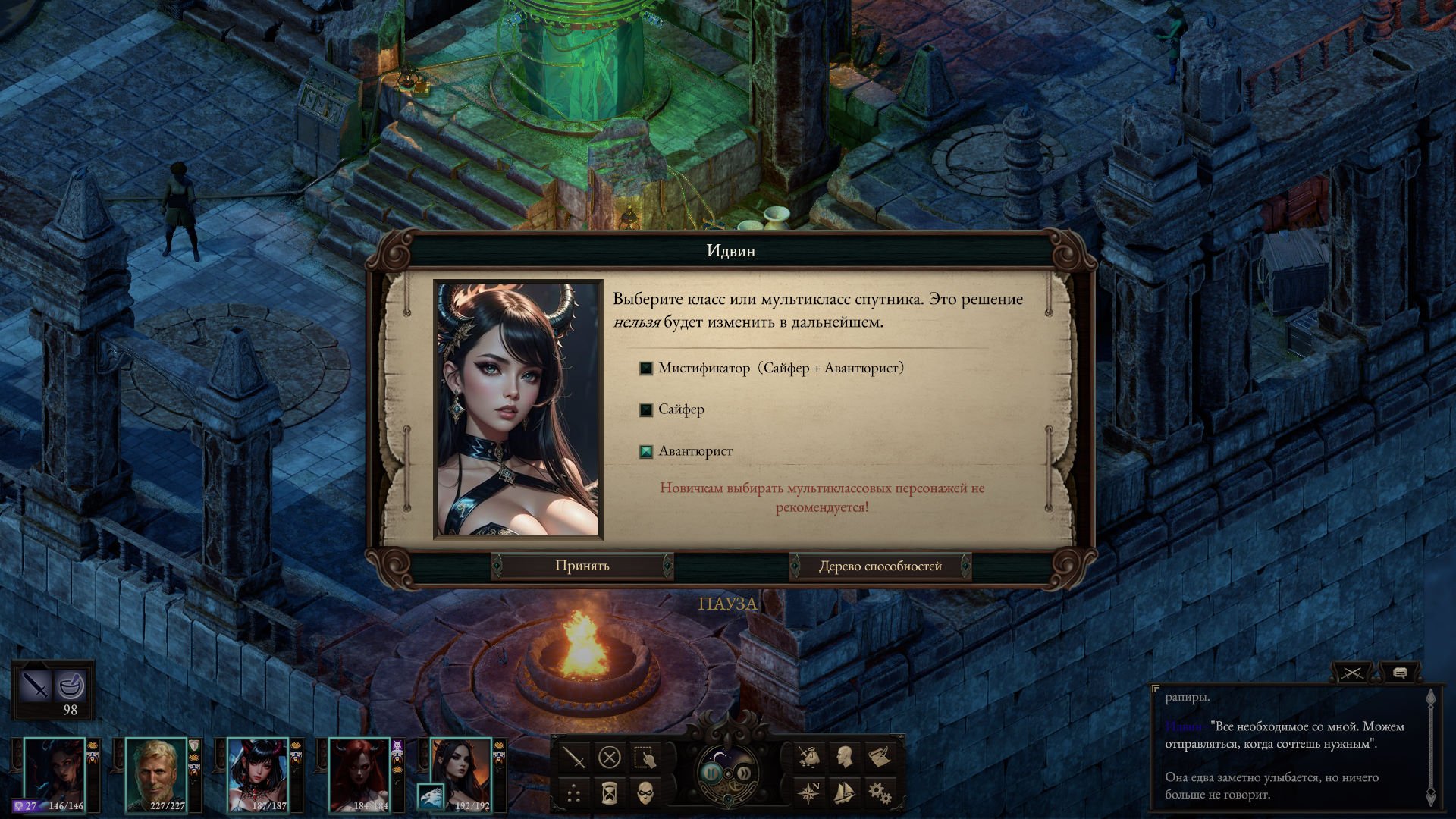Choose the Мистификатор multiclass option
This screenshot has height=819, width=1456.
click(x=646, y=369)
